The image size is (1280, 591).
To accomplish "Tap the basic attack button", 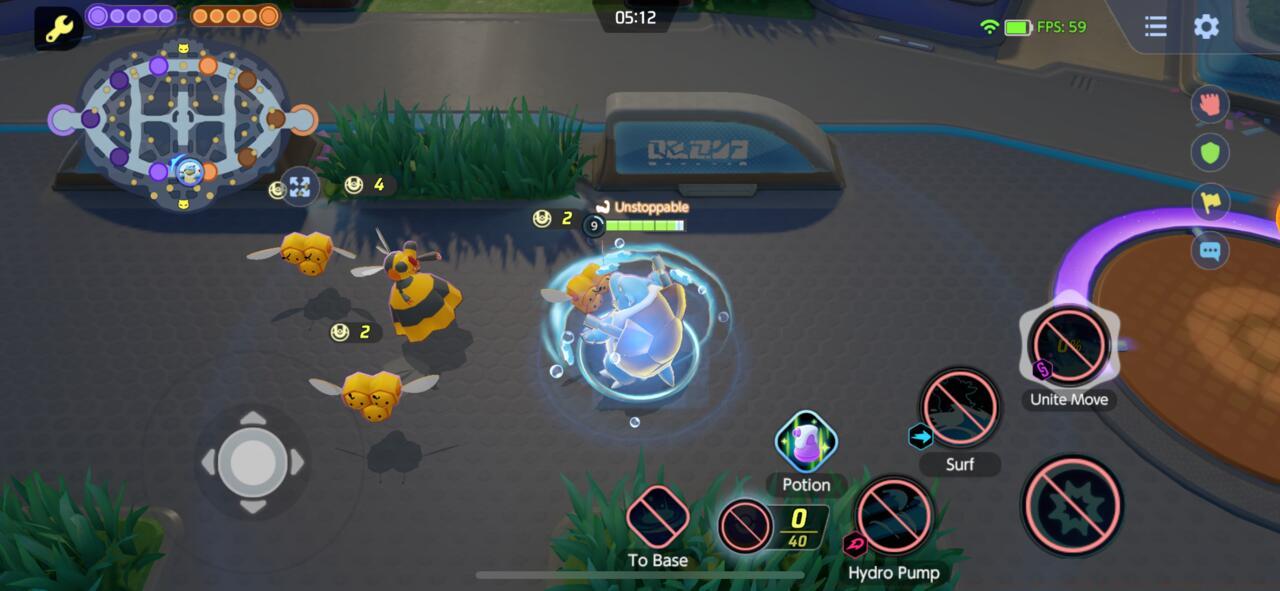I will point(1072,506).
